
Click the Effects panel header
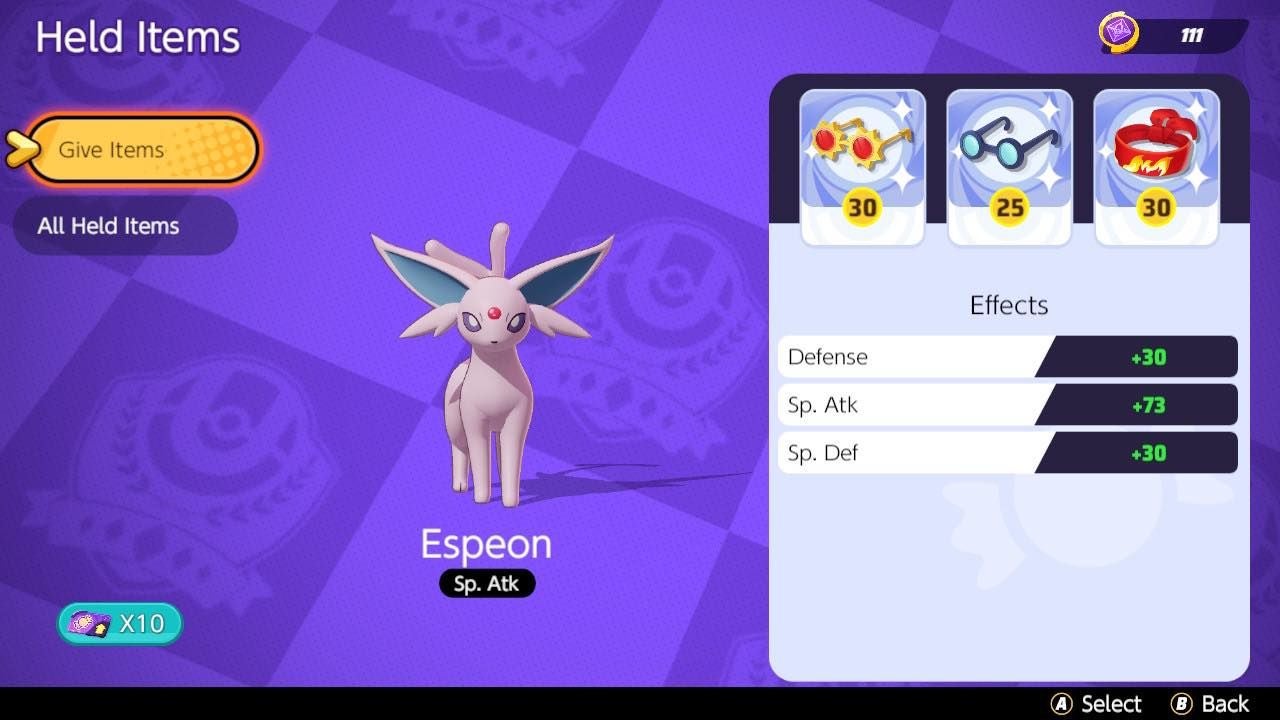(1008, 305)
